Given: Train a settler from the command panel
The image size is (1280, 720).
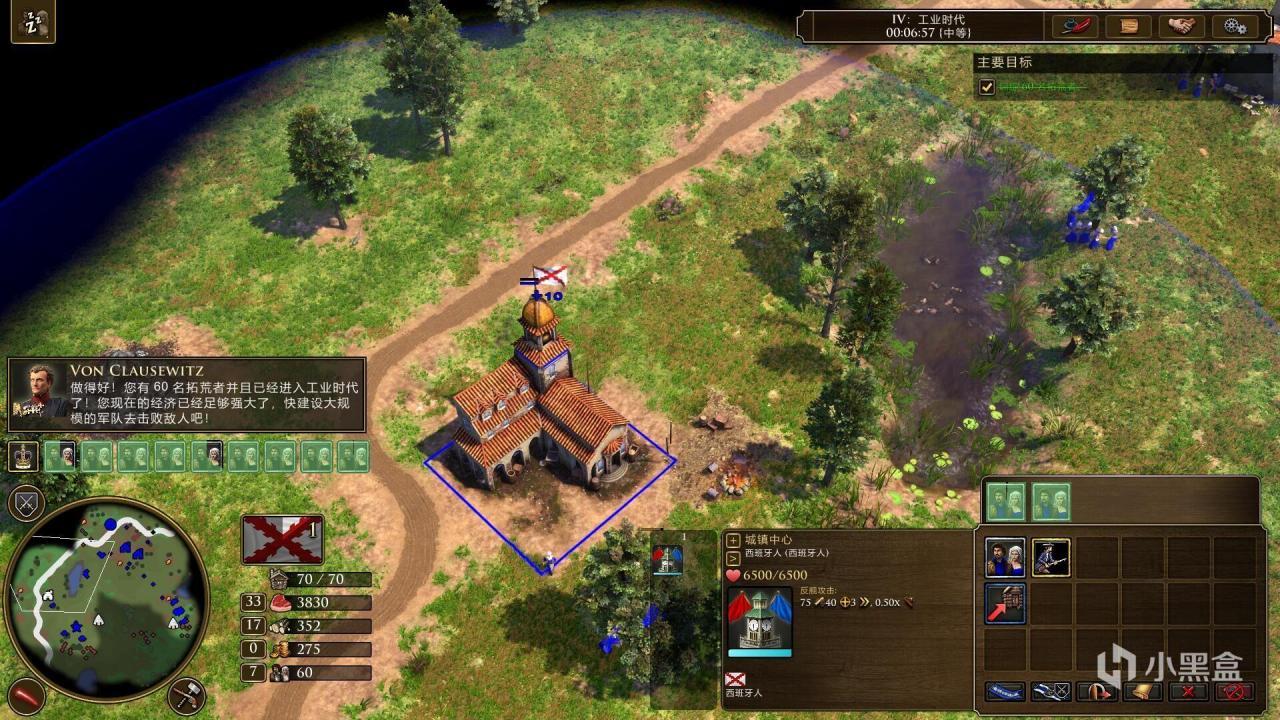Looking at the screenshot, I should (x=1004, y=558).
